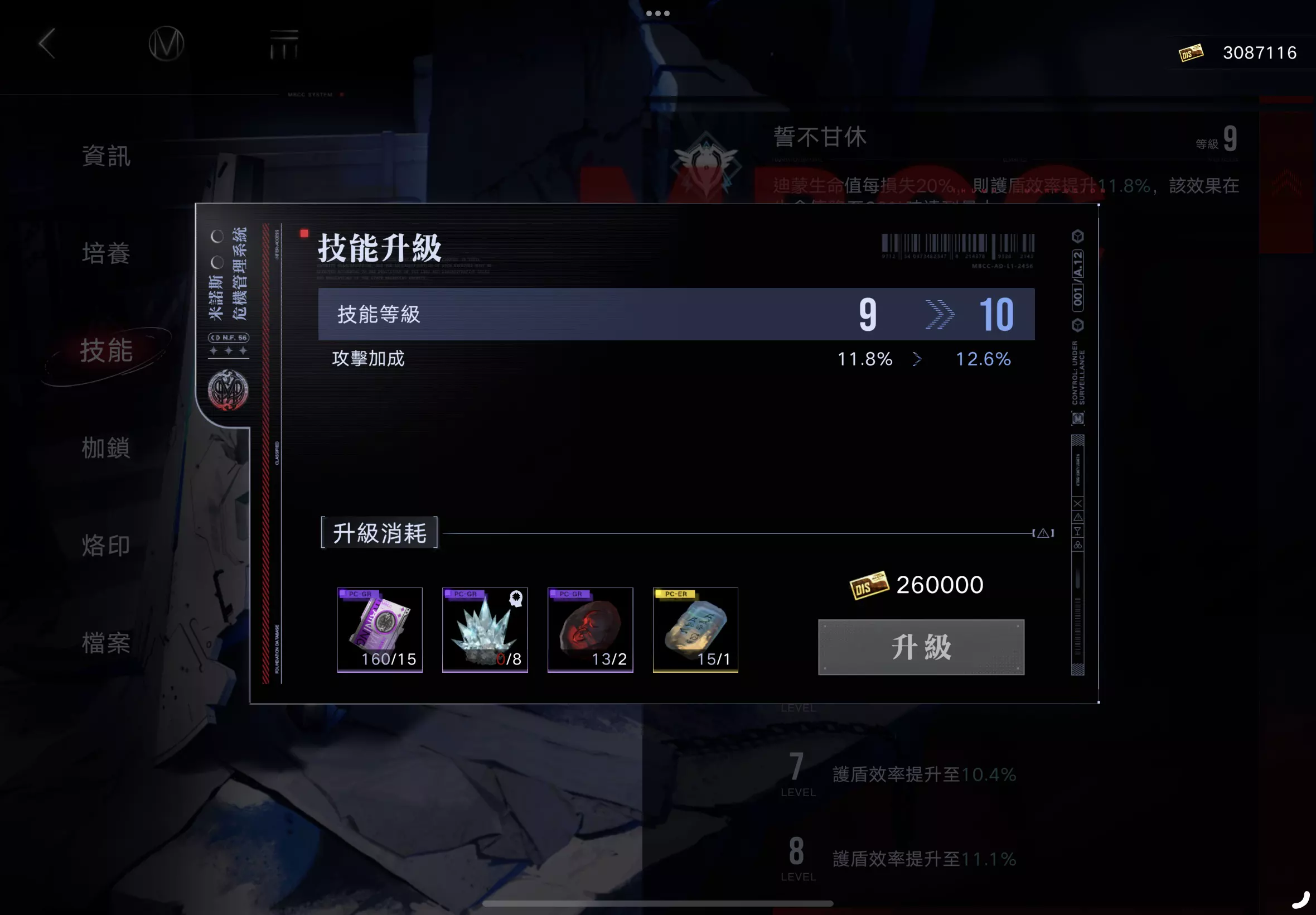This screenshot has width=1316, height=915.
Task: Click the 升級消耗 label header
Action: (379, 533)
